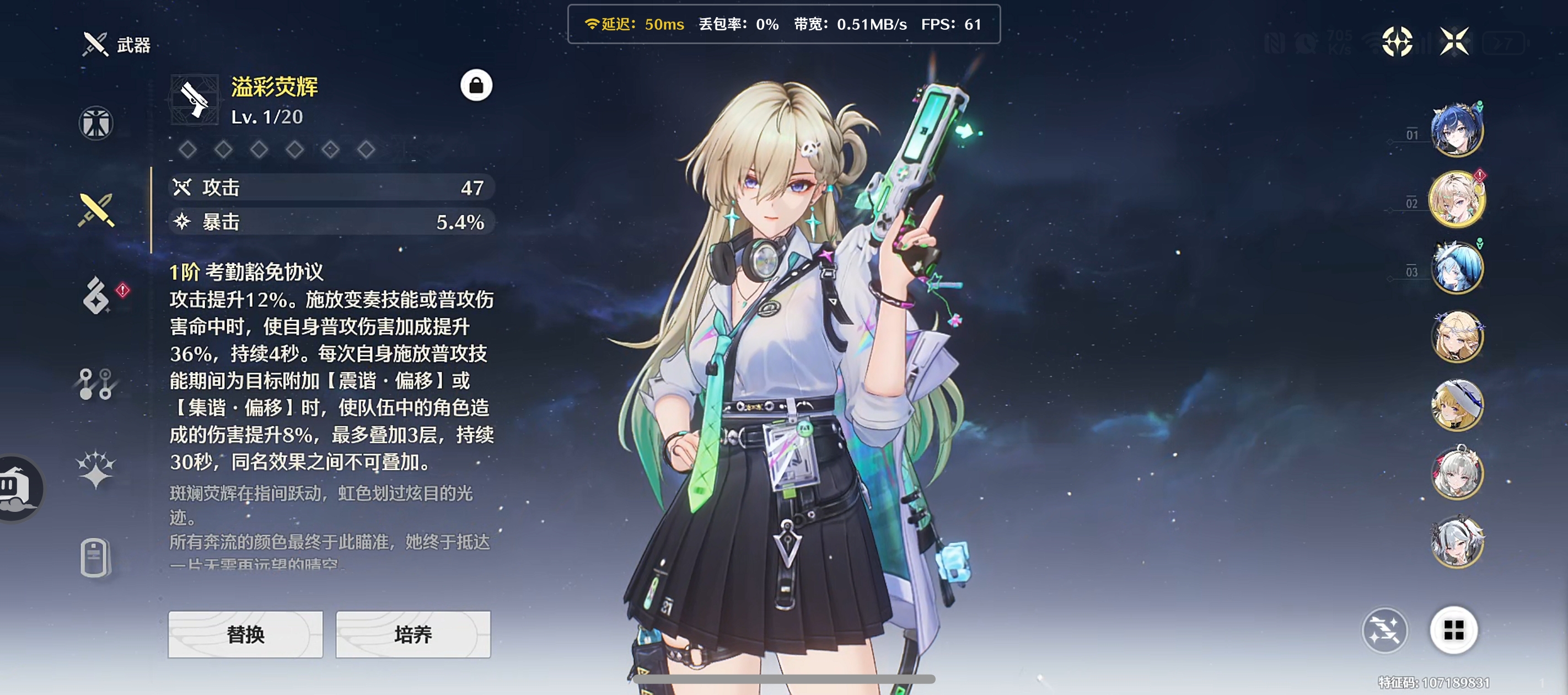Select the blonde character with white hat

point(1457,404)
